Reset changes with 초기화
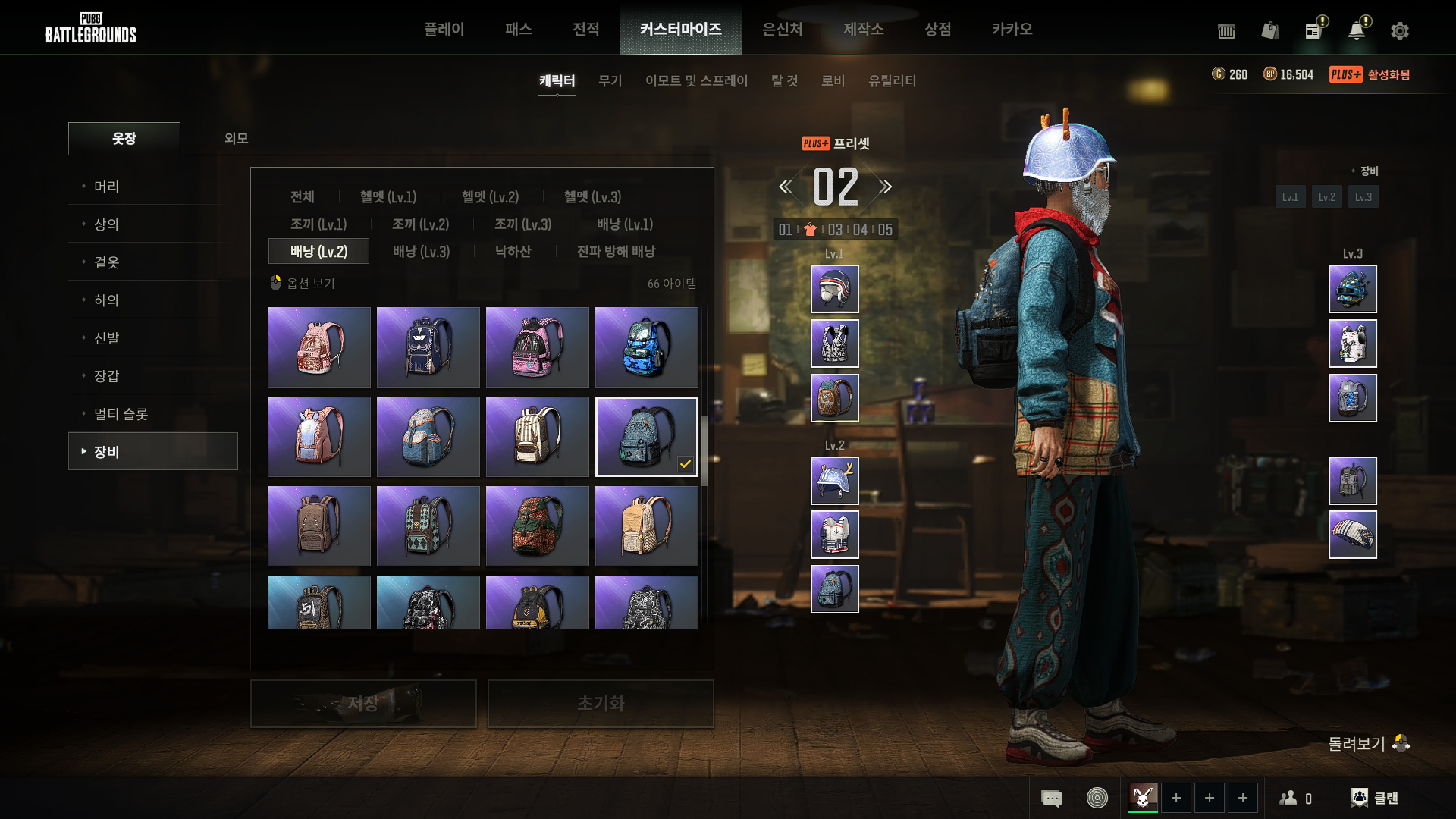Viewport: 1456px width, 819px height. point(600,704)
